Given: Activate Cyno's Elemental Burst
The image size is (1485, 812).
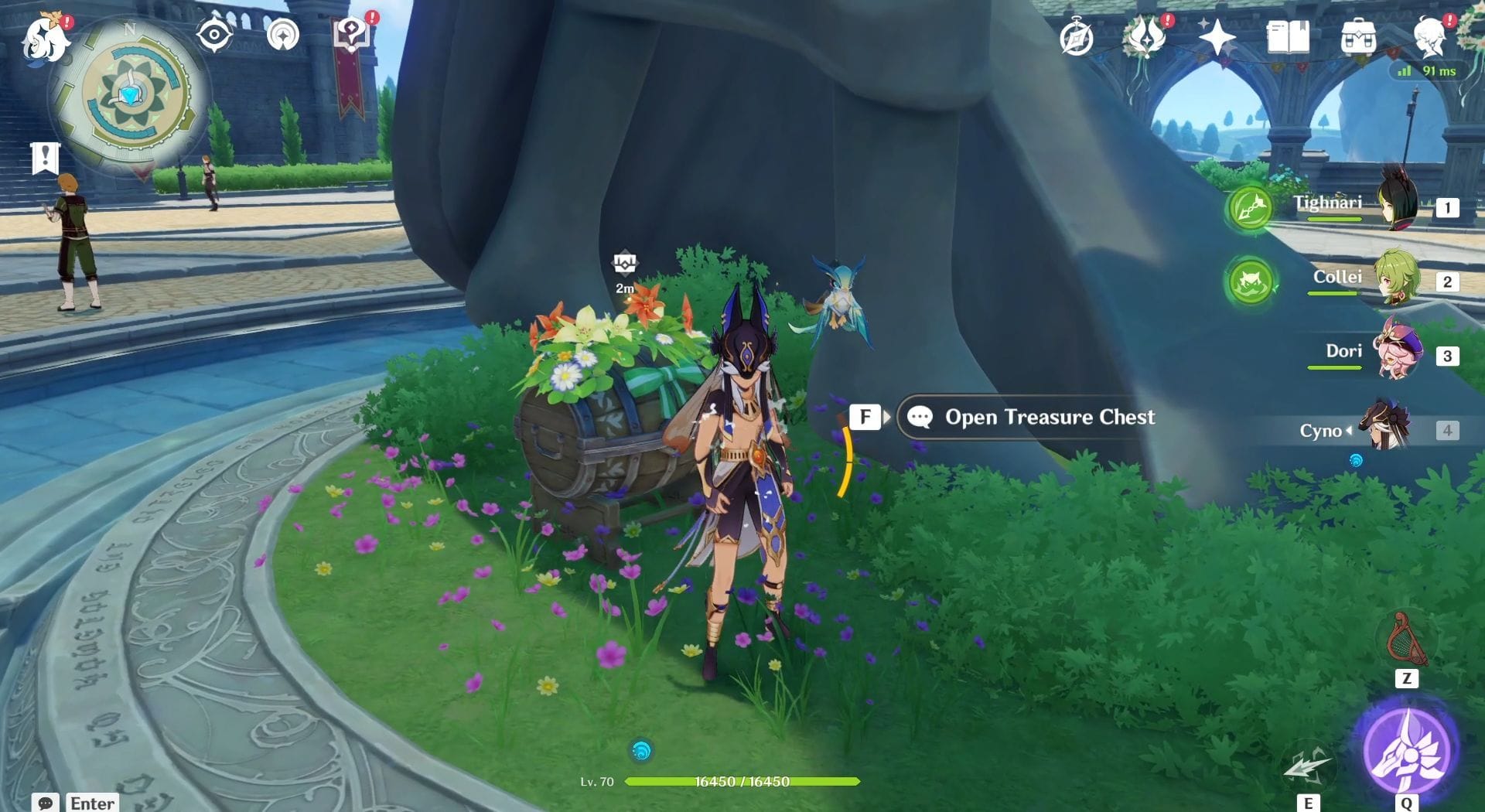Looking at the screenshot, I should [1408, 749].
